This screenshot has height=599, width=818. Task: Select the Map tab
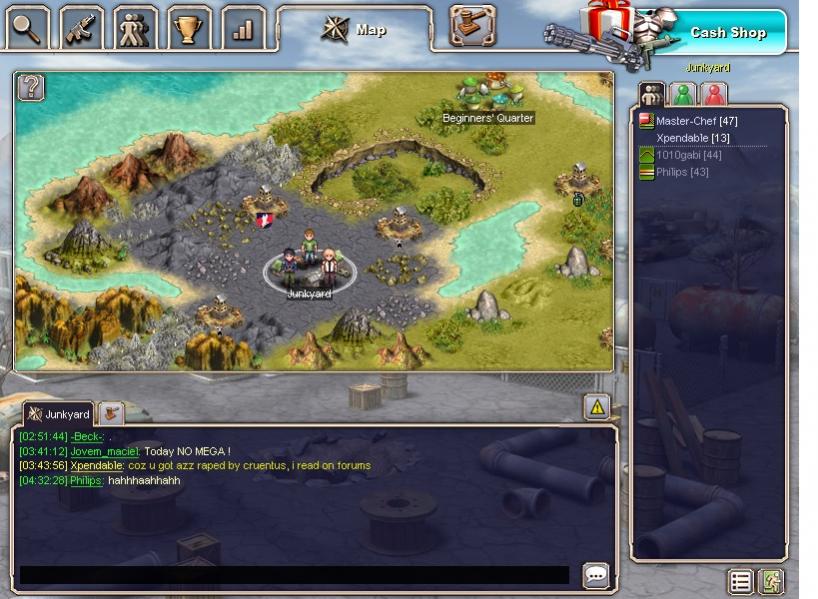[x=355, y=30]
